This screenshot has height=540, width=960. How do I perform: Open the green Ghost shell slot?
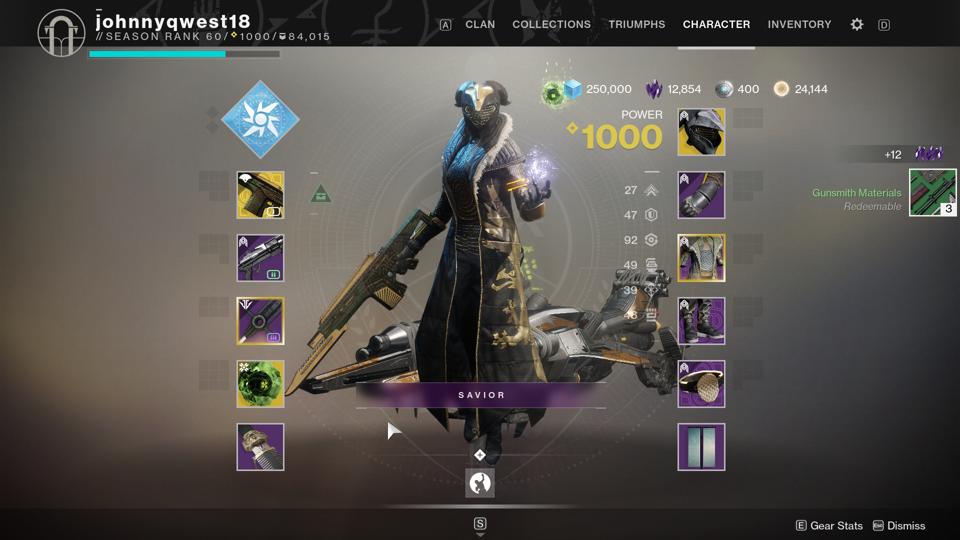coord(260,384)
